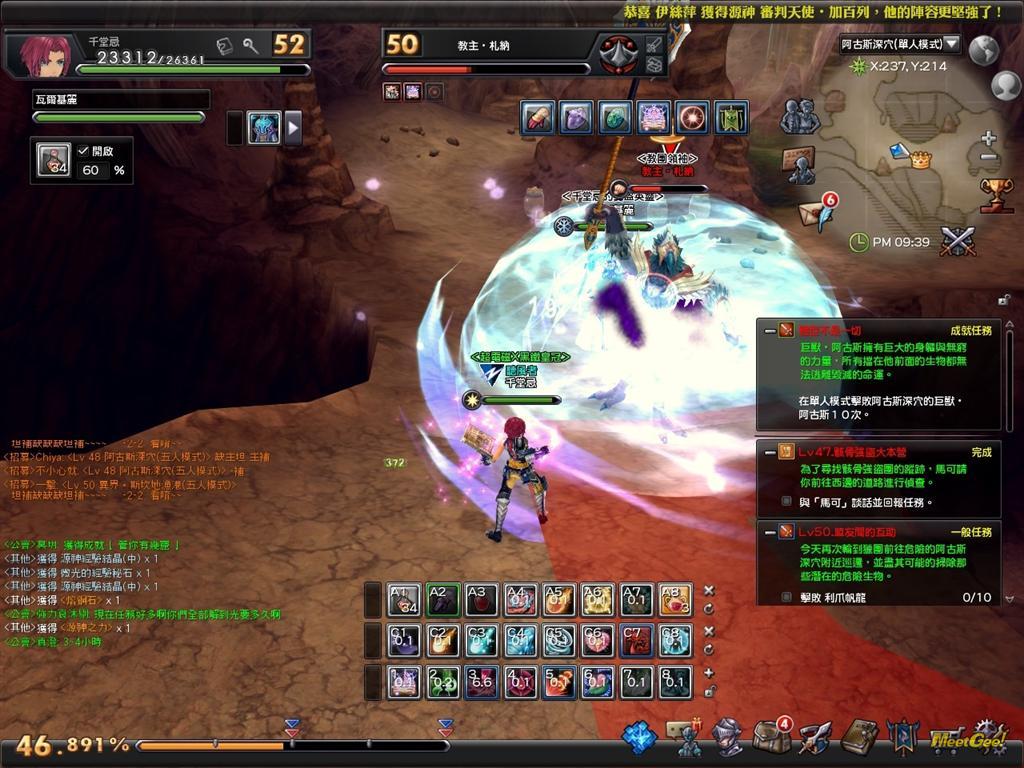Viewport: 1024px width, 768px height.
Task: Toggle the 開啟 auto-potion checkbox
Action: coord(84,150)
